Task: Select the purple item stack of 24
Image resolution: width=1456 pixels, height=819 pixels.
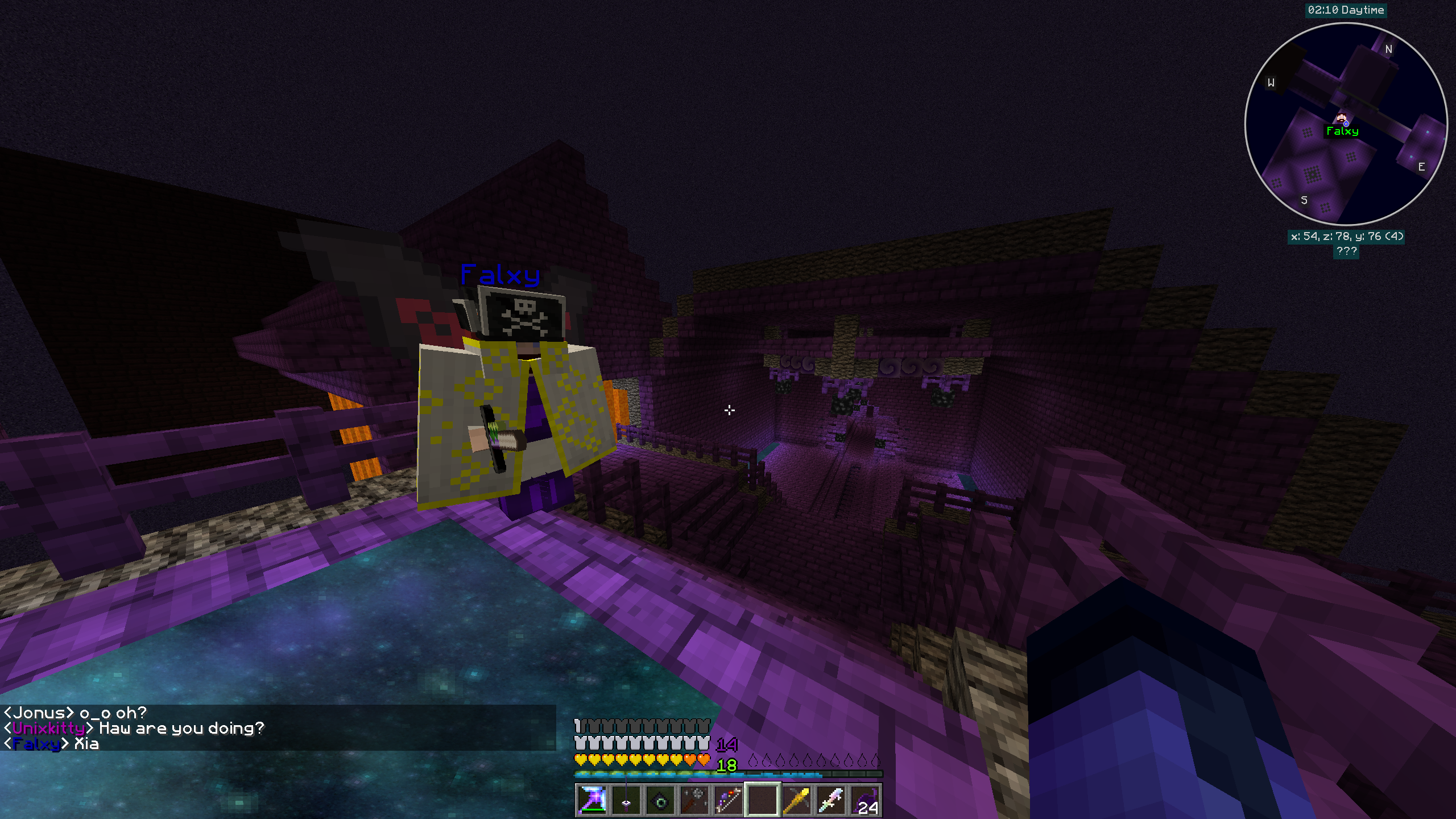Action: (864, 801)
